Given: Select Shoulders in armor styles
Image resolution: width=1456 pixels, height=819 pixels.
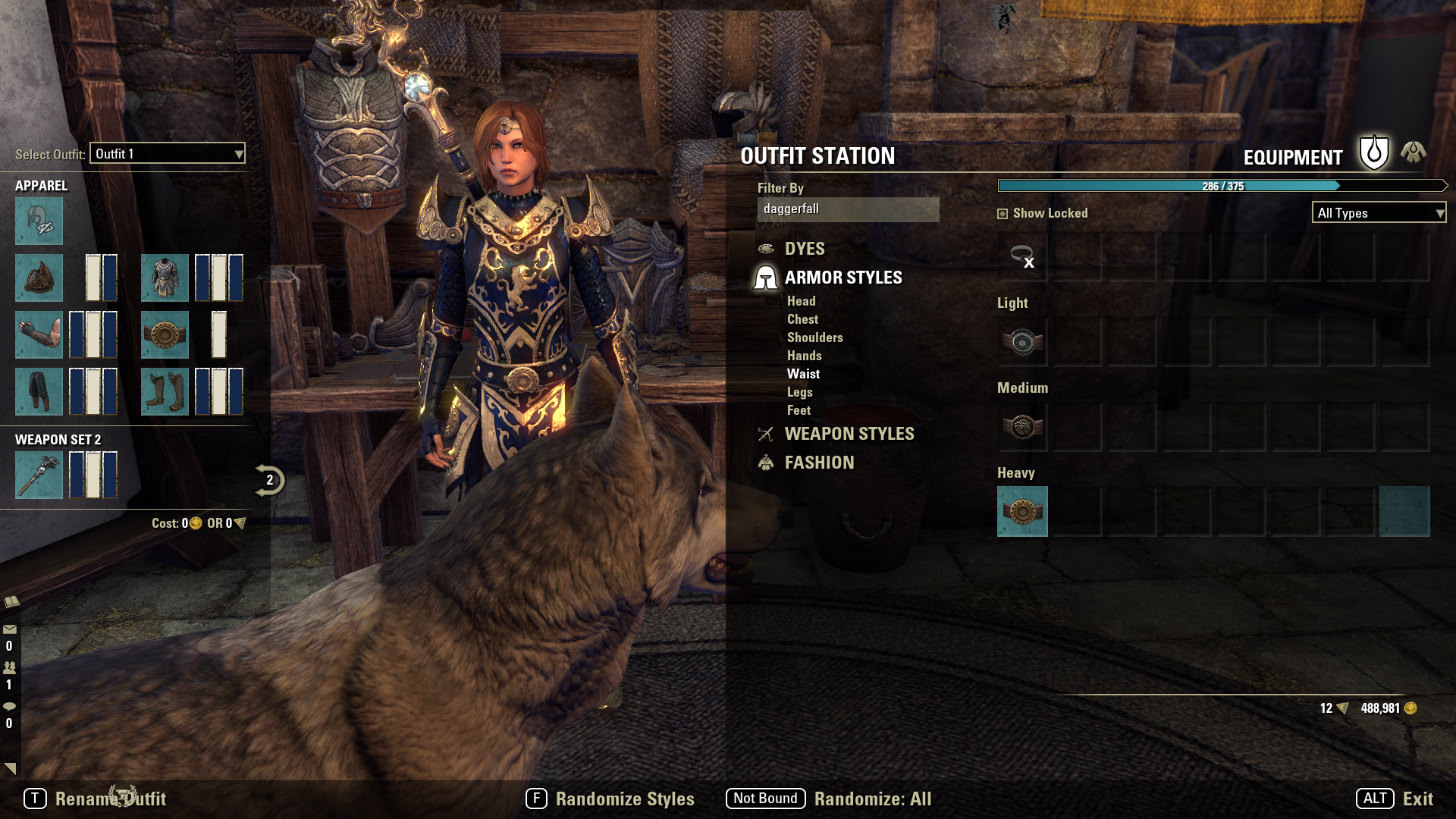Looking at the screenshot, I should tap(814, 337).
